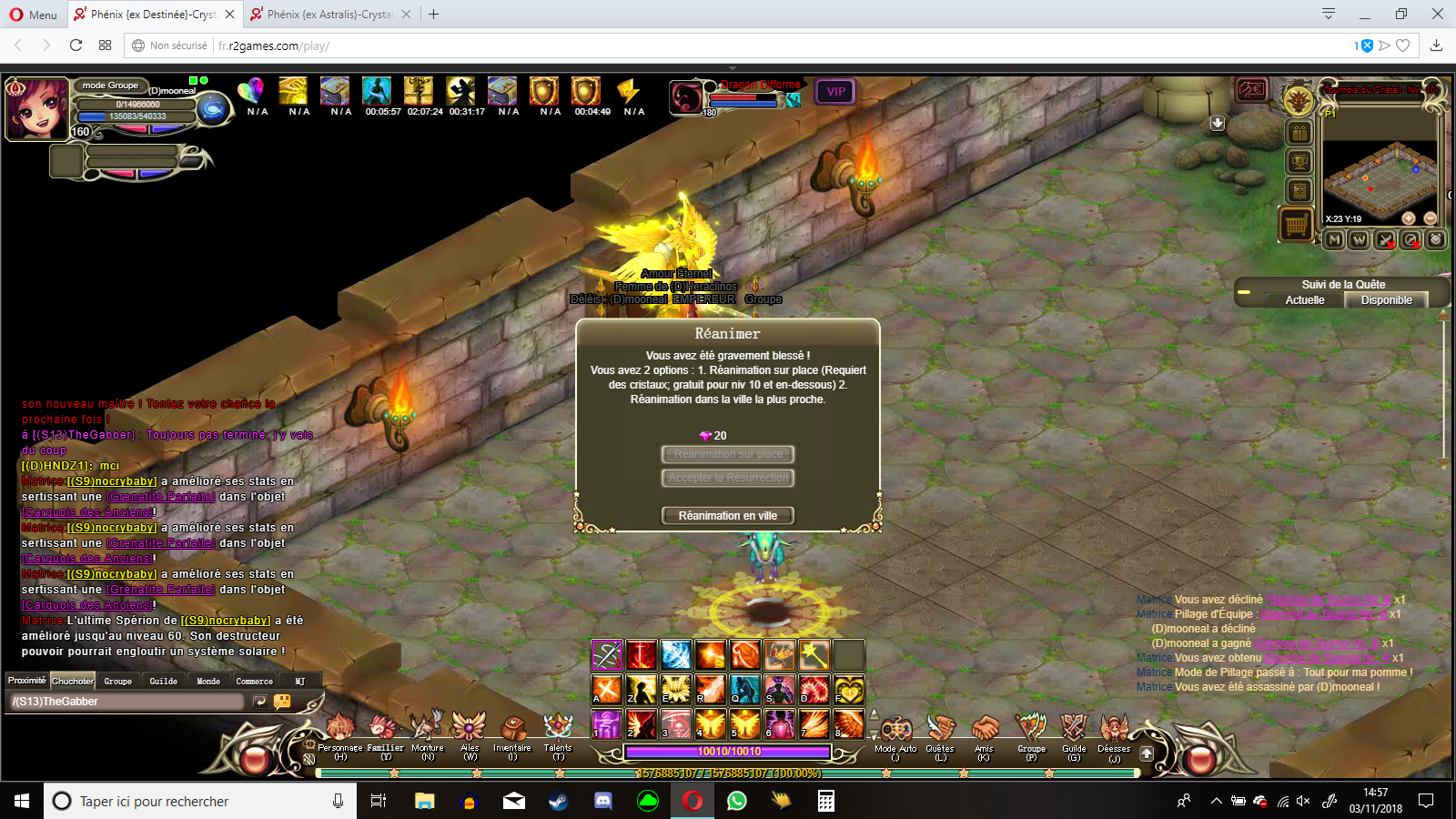Open the Personnage character menu
The height and width of the screenshot is (819, 1456).
pyautogui.click(x=340, y=731)
